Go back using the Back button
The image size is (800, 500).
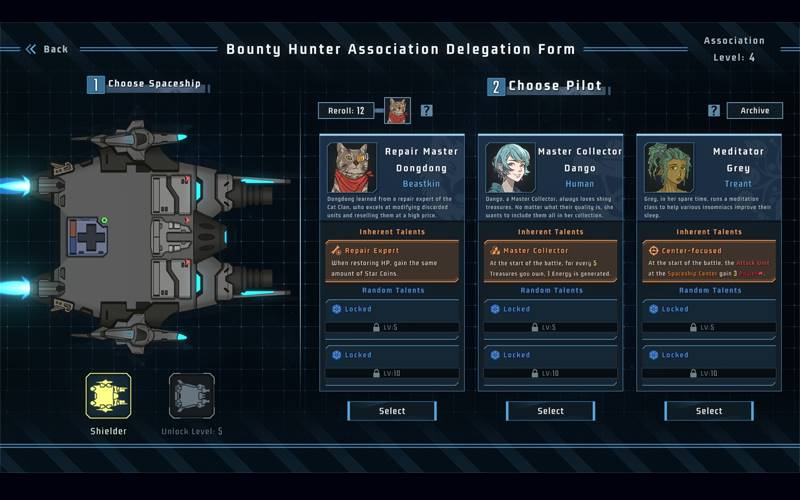(x=47, y=49)
